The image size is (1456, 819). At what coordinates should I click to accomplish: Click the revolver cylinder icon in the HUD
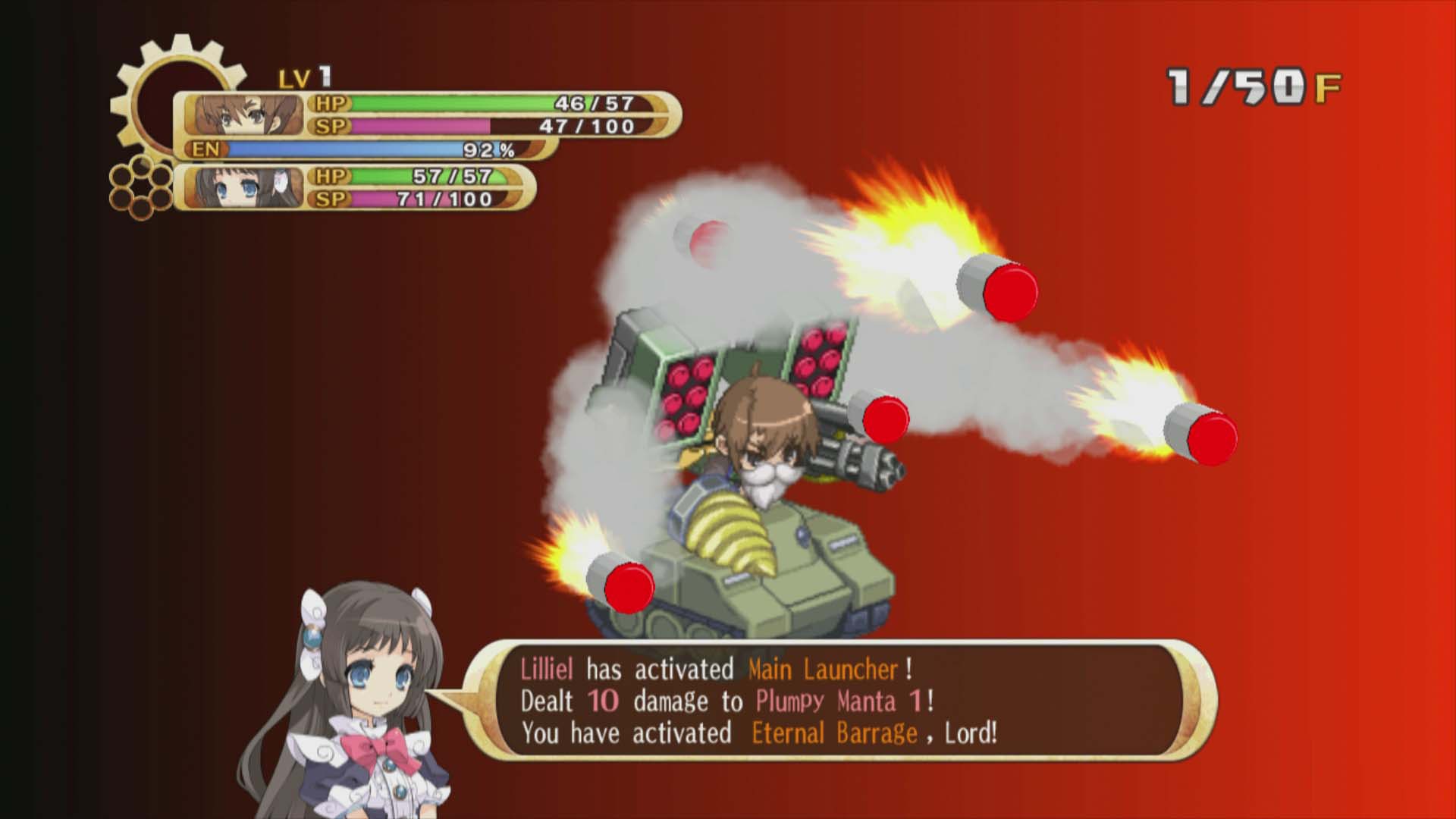tap(141, 187)
